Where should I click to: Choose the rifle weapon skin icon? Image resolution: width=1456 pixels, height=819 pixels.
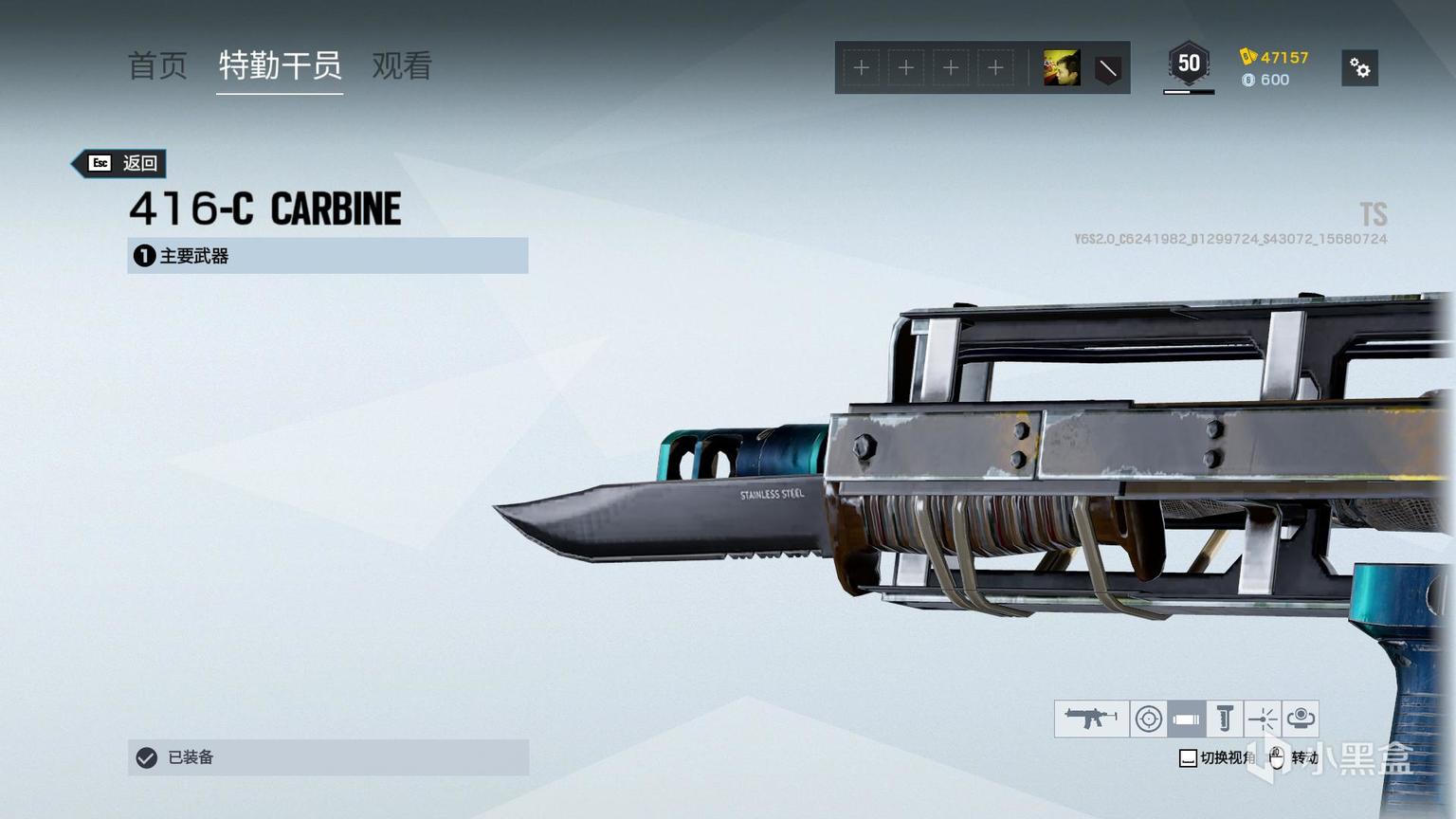pos(1091,719)
